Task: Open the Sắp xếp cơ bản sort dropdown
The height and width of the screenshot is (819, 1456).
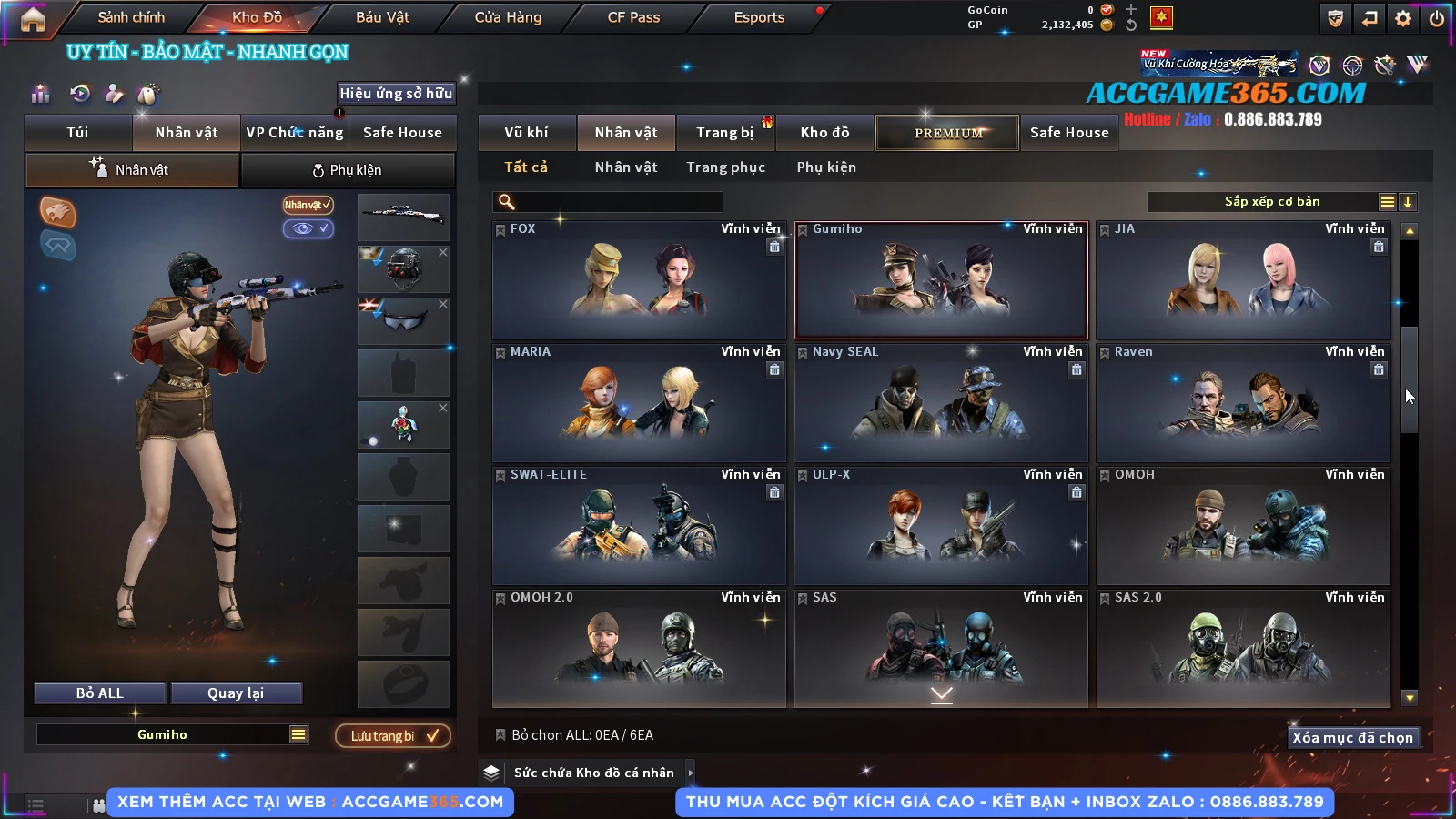Action: [1271, 202]
